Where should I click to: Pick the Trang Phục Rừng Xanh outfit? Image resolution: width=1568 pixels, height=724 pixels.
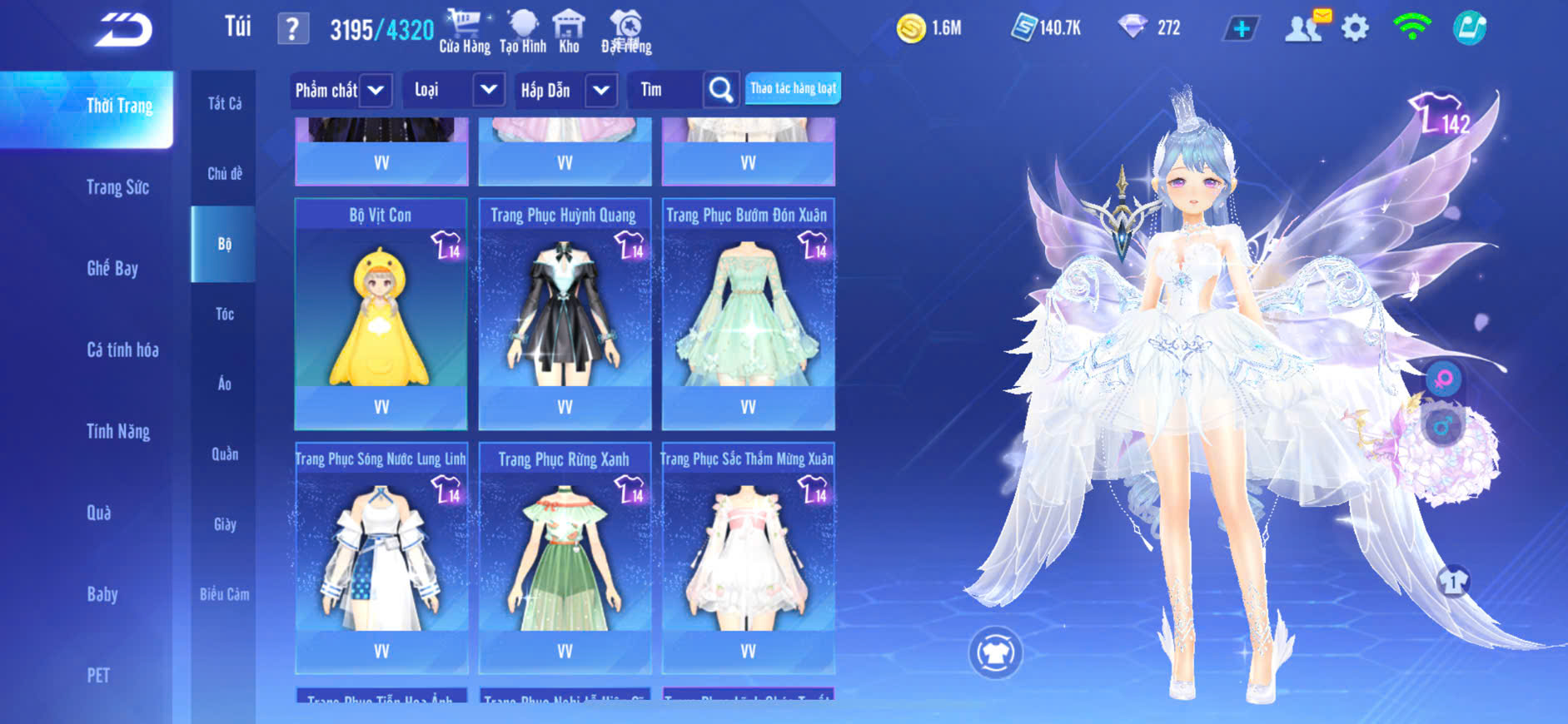pos(565,557)
